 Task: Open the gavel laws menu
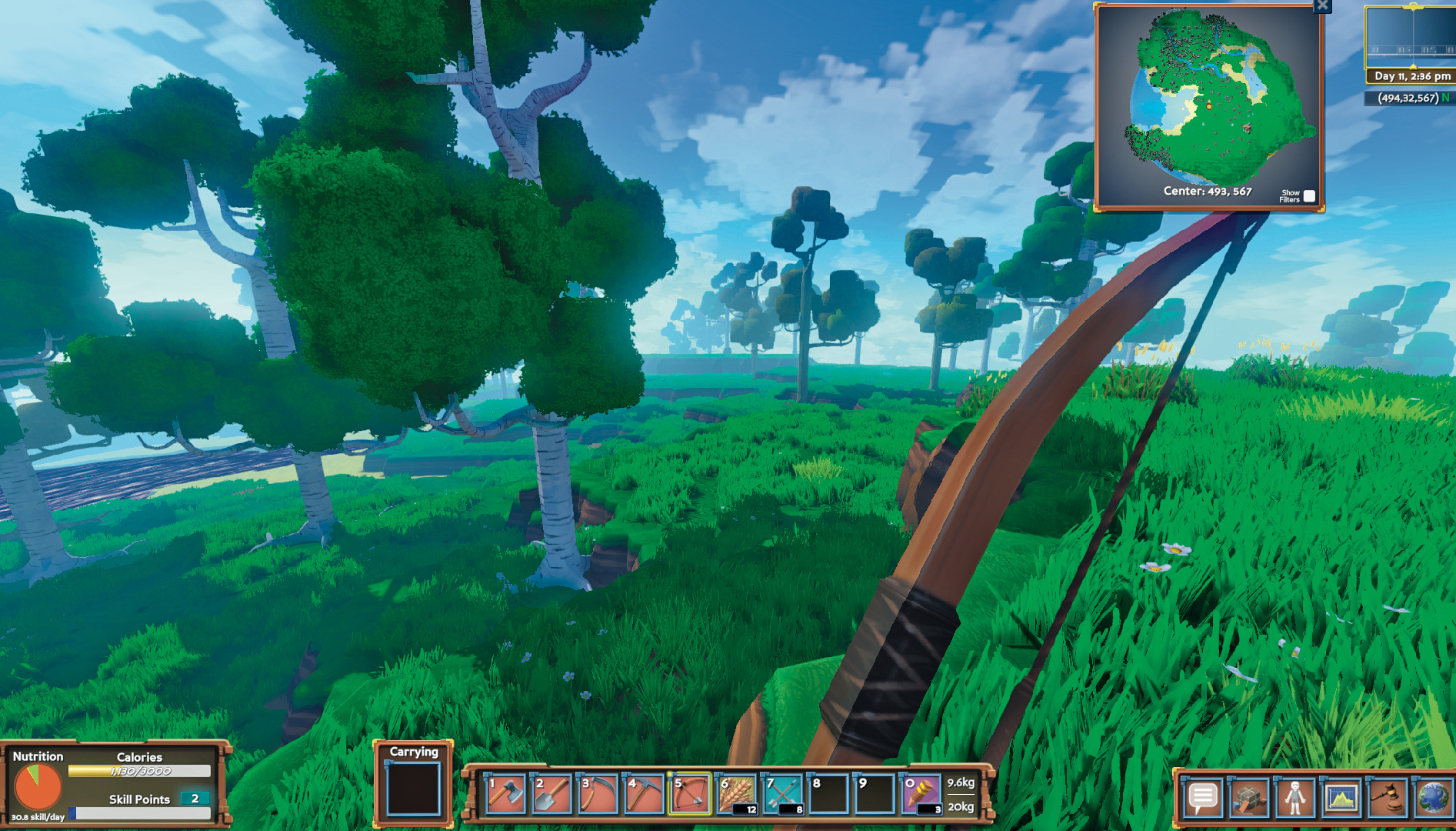coord(1388,798)
